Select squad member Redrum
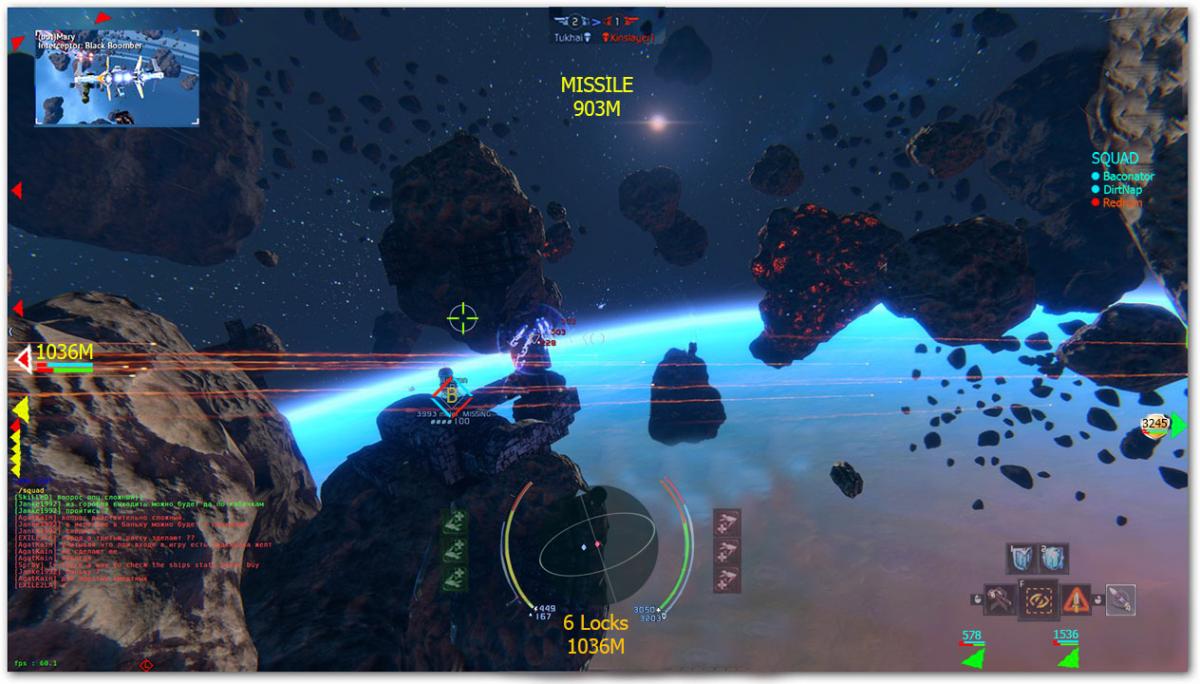 click(x=1122, y=203)
